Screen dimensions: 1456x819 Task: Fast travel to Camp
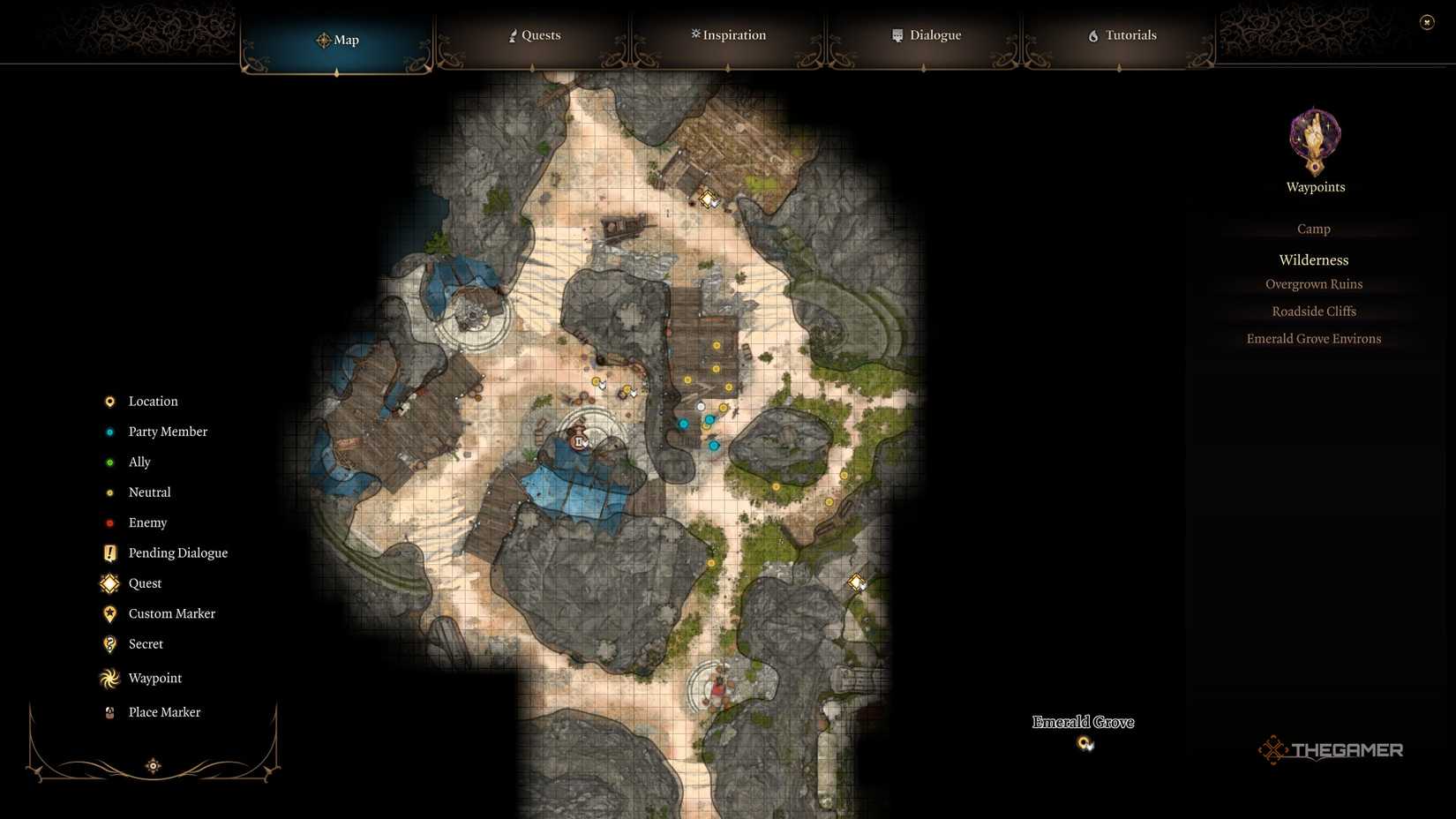[x=1313, y=229]
